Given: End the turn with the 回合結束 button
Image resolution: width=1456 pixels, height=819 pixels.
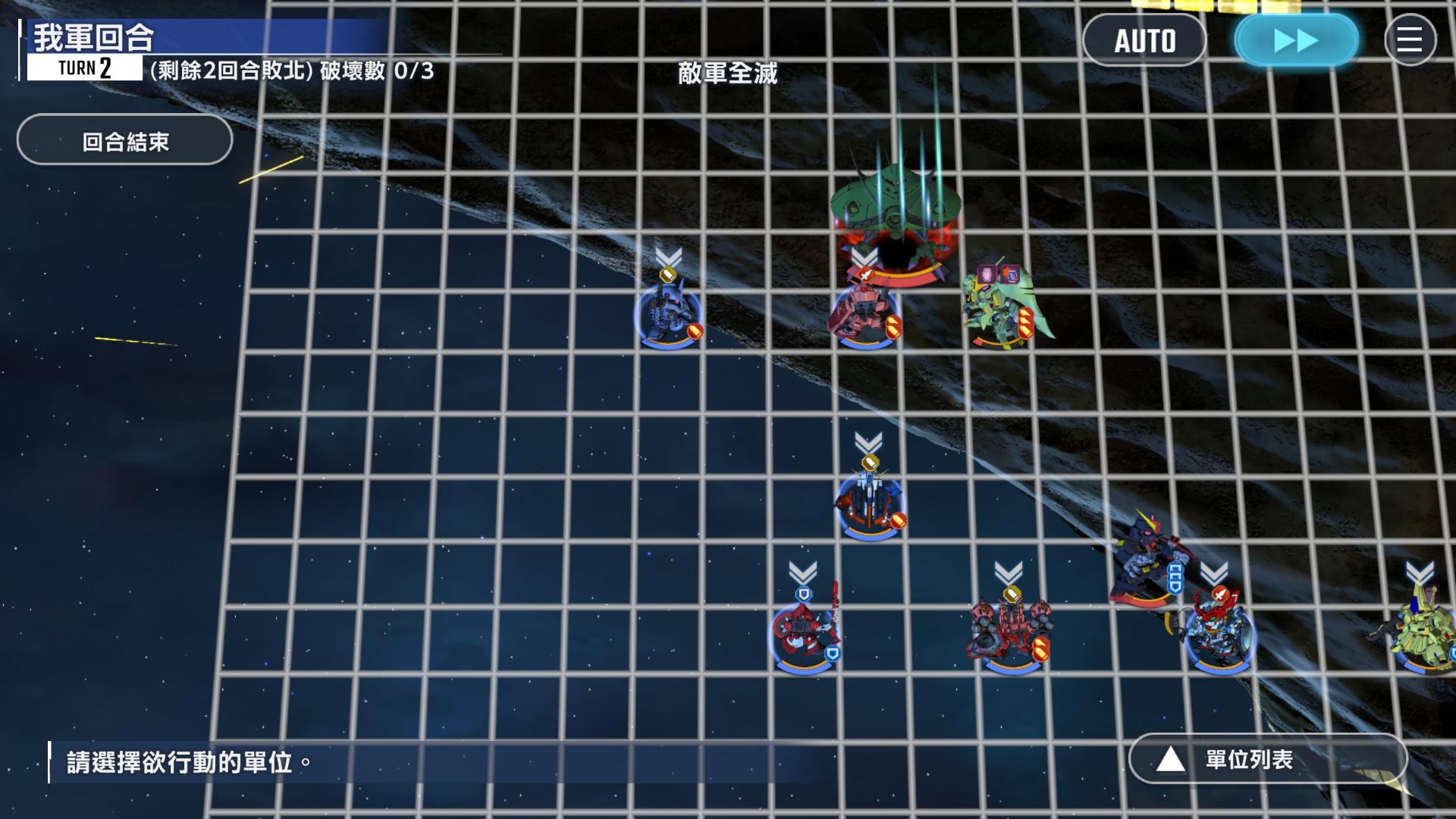Looking at the screenshot, I should click(x=124, y=140).
